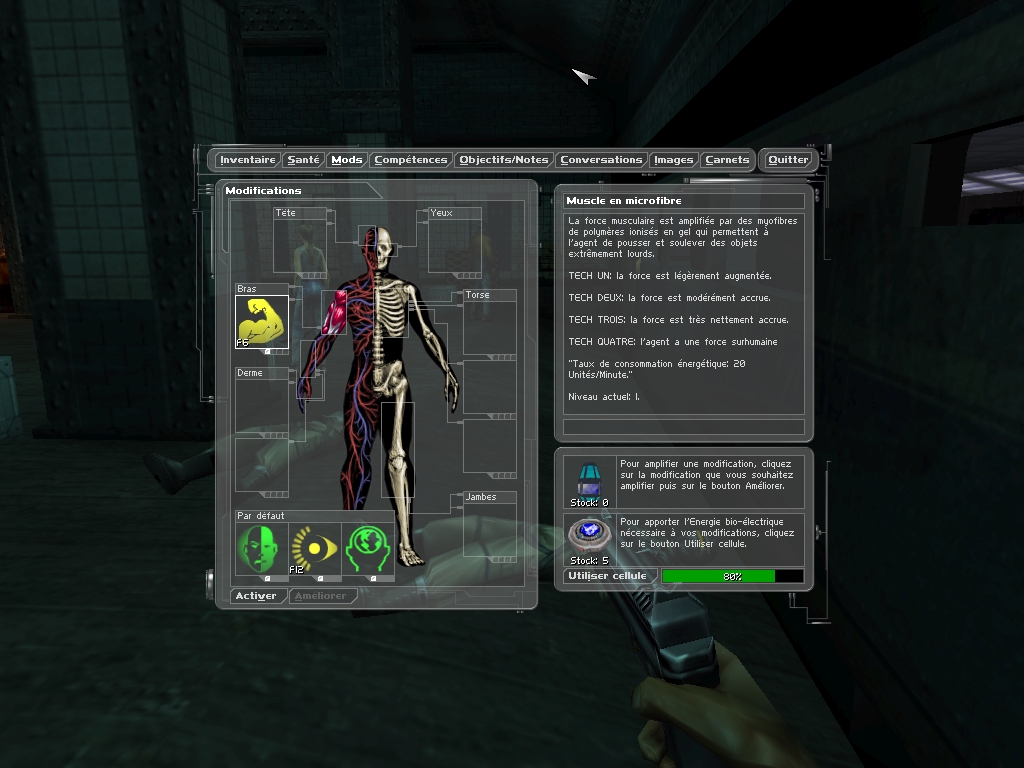
Task: Click the Activer button
Action: [x=256, y=596]
